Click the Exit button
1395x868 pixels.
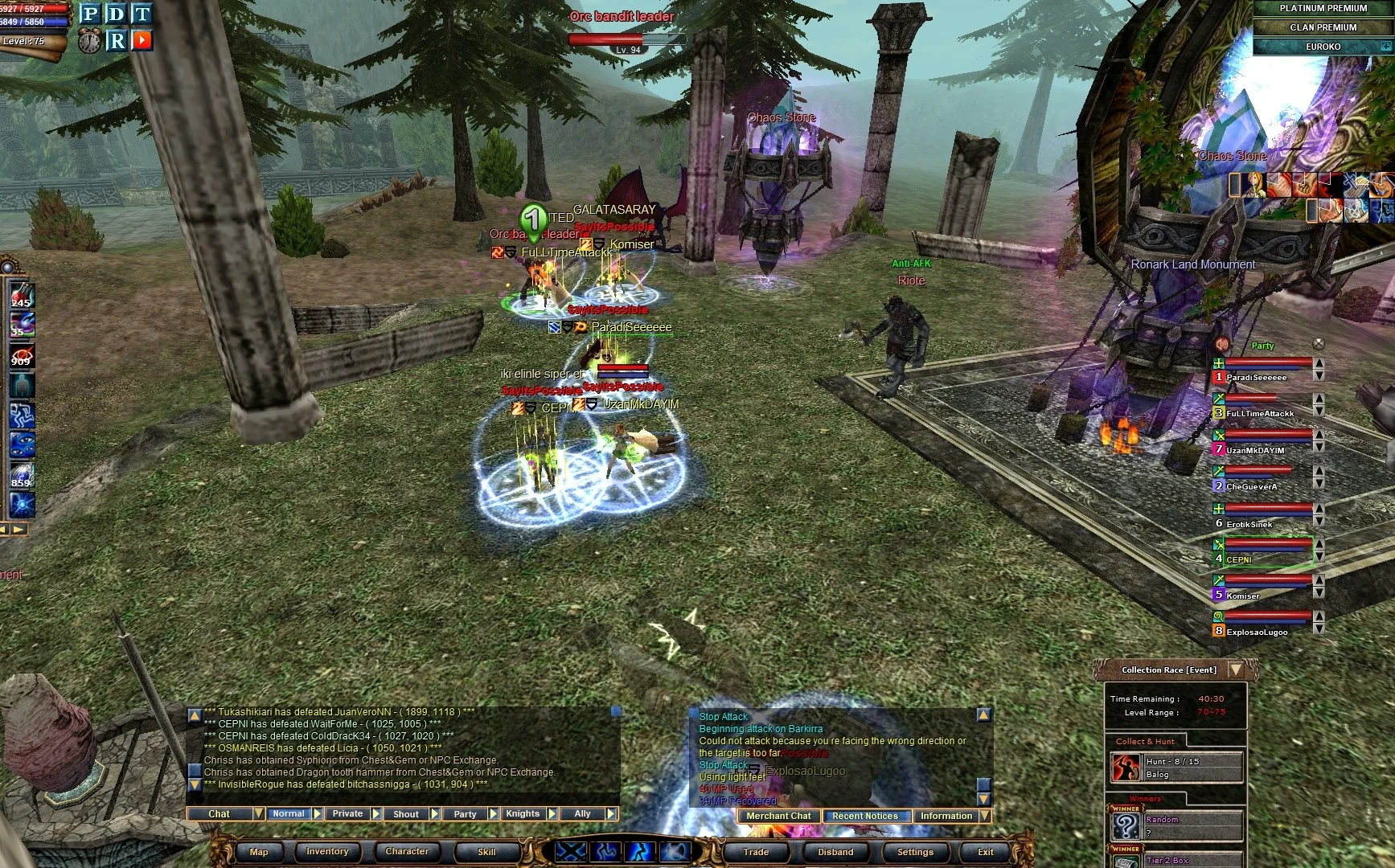(986, 852)
